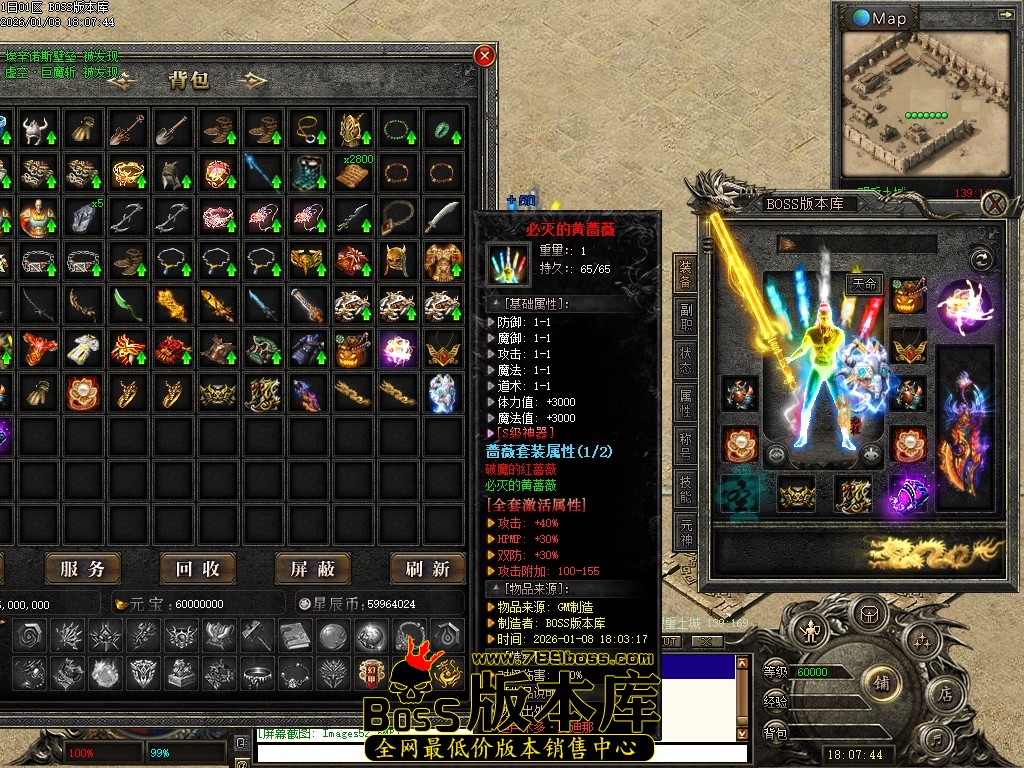Click the 铺 stall button

pyautogui.click(x=882, y=684)
